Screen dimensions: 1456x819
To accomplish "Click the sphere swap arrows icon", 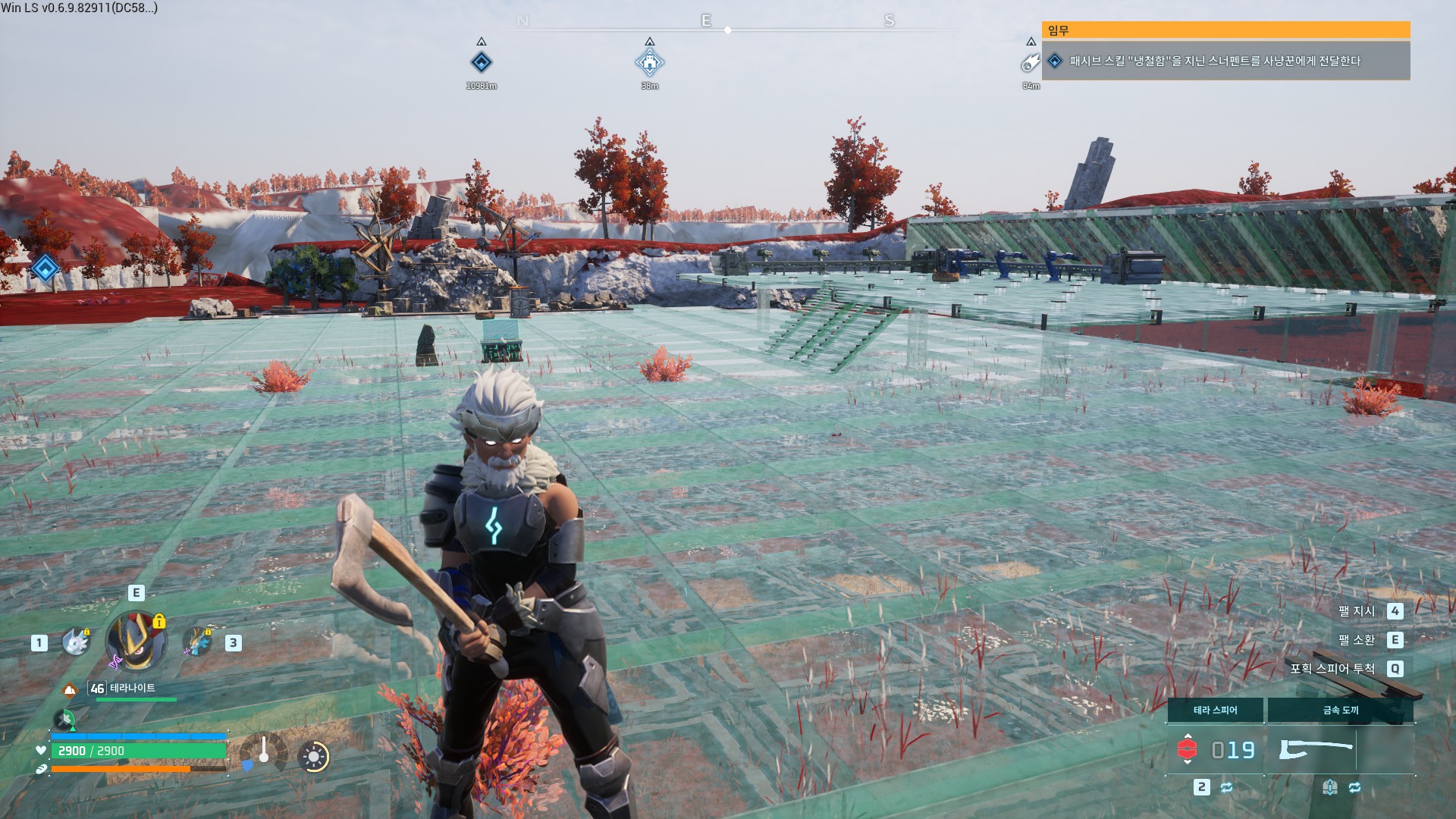I will point(1226,787).
